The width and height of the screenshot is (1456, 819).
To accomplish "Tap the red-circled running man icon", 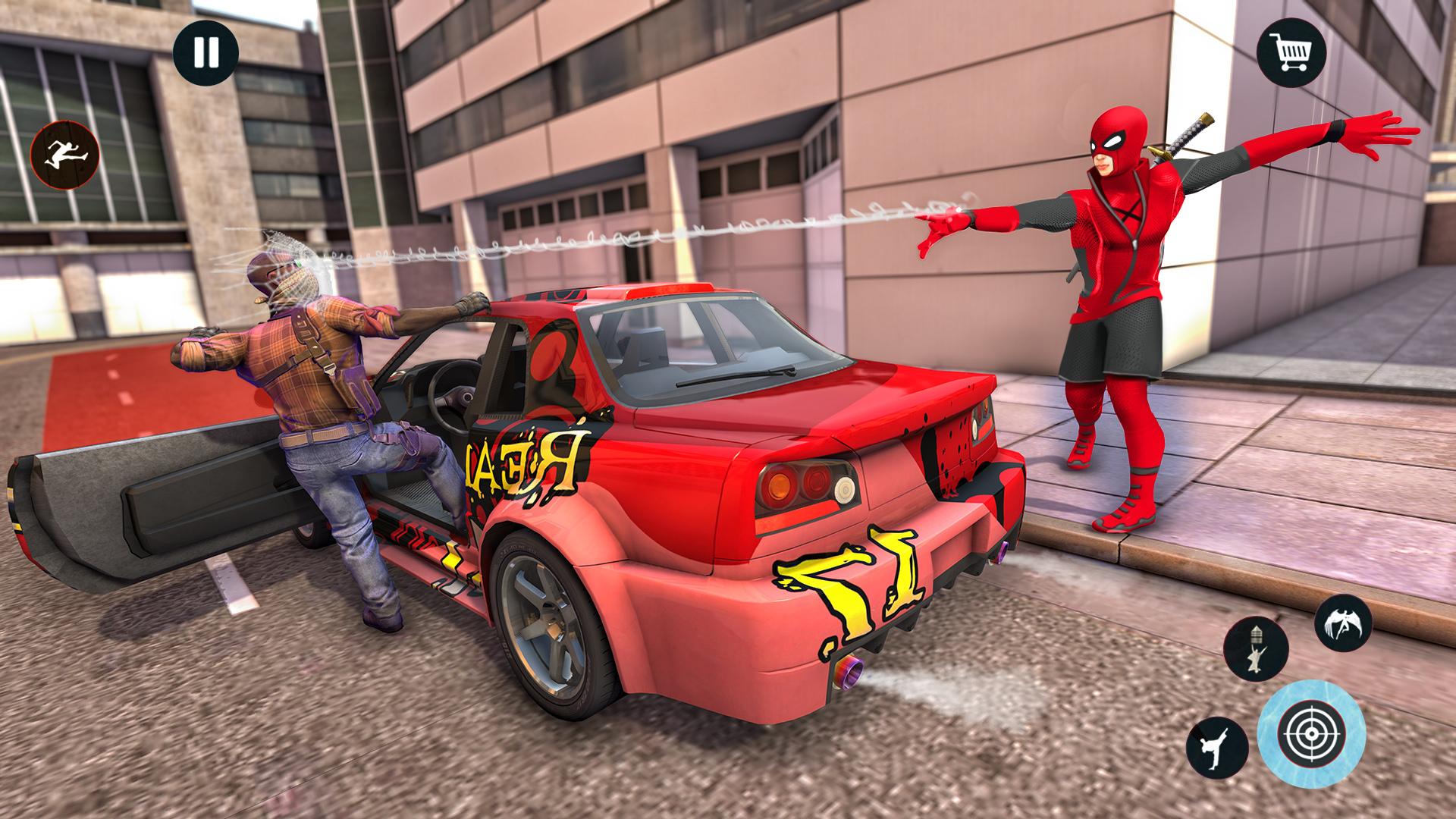I will click(x=65, y=155).
